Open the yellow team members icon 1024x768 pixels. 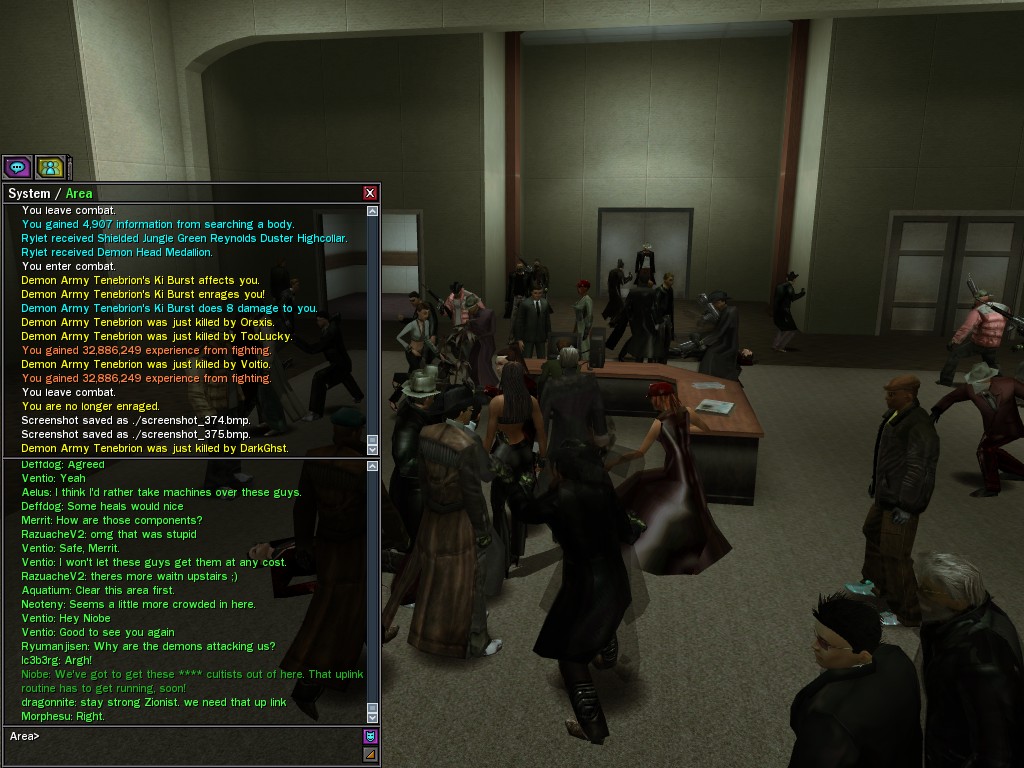(50, 167)
